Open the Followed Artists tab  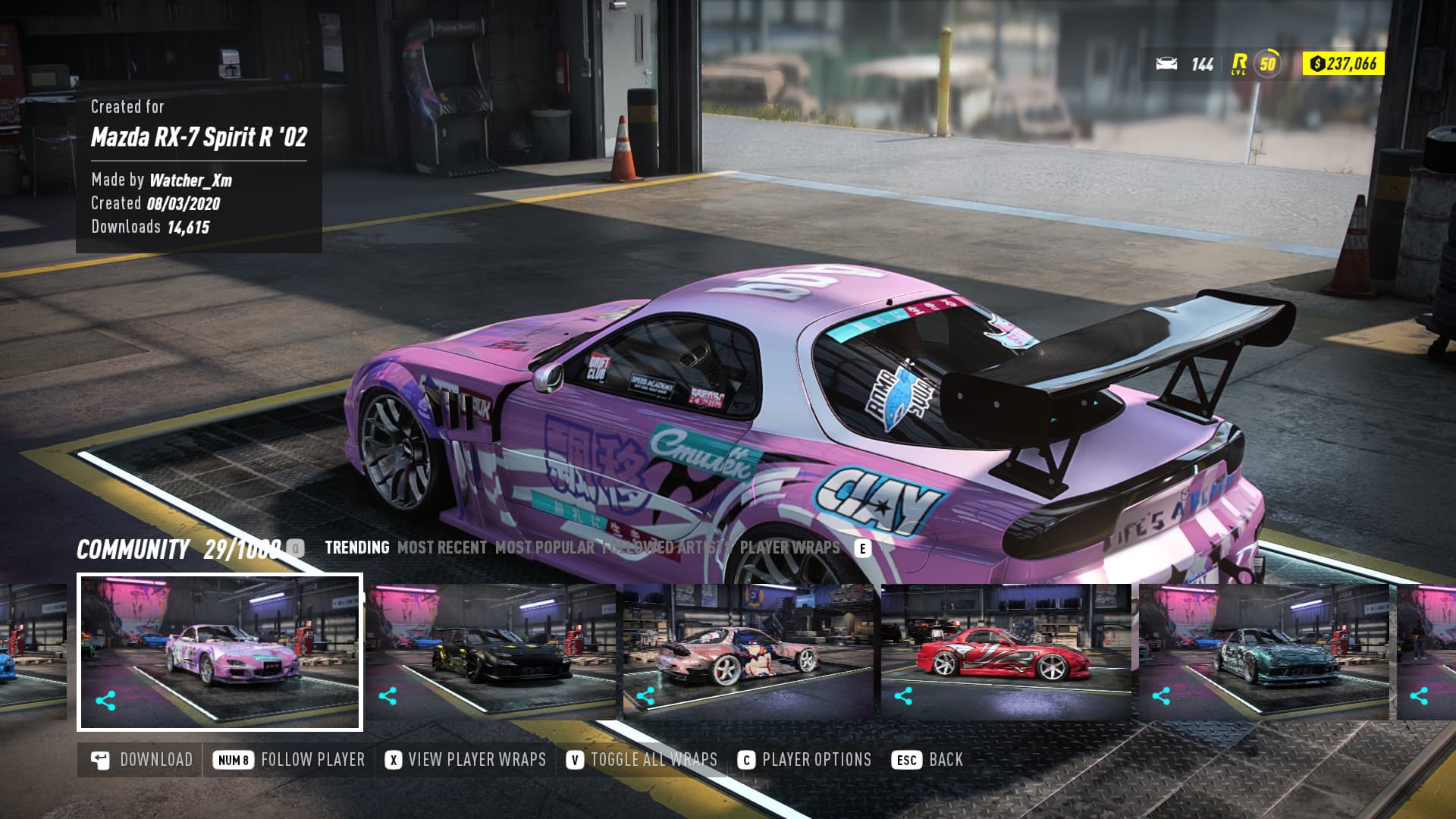coord(667,548)
